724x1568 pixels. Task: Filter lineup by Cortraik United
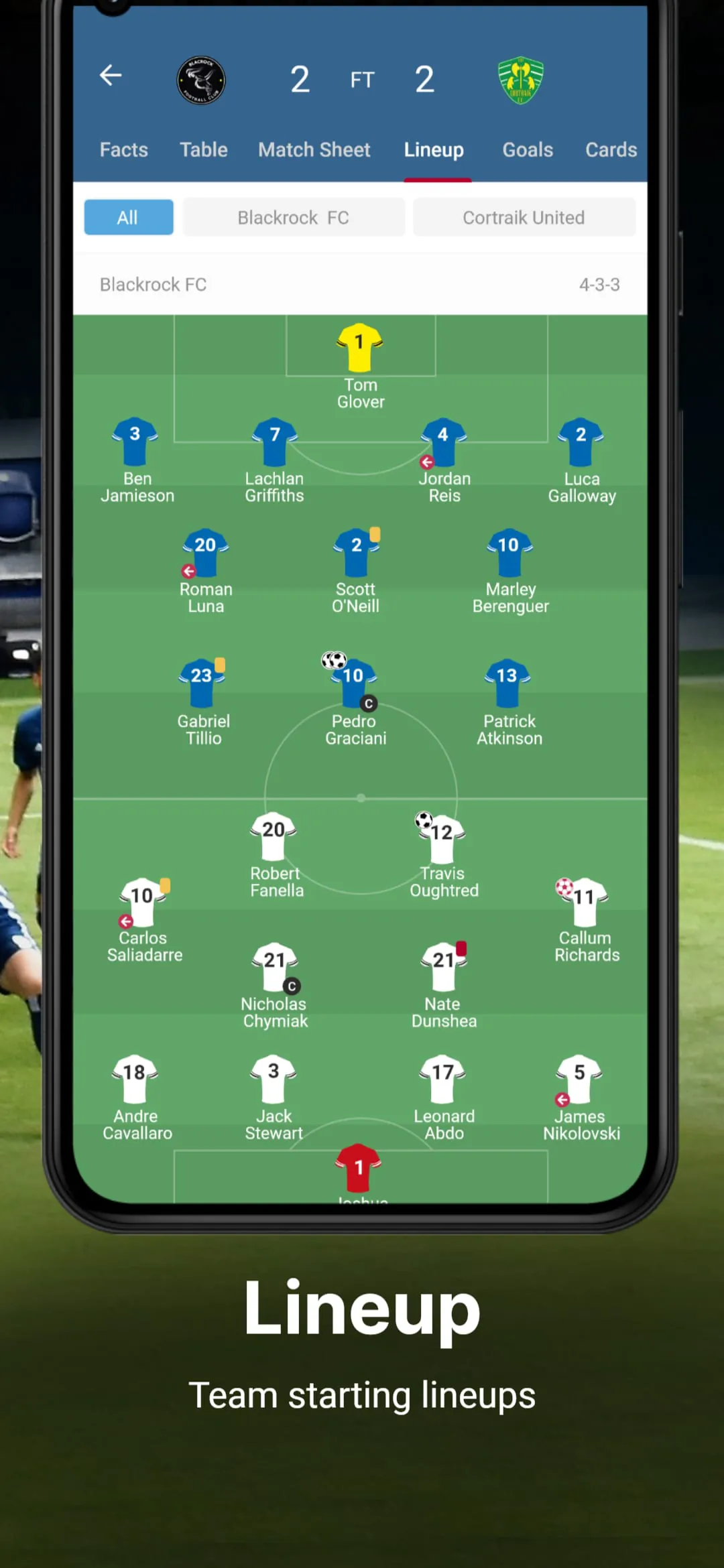point(524,217)
